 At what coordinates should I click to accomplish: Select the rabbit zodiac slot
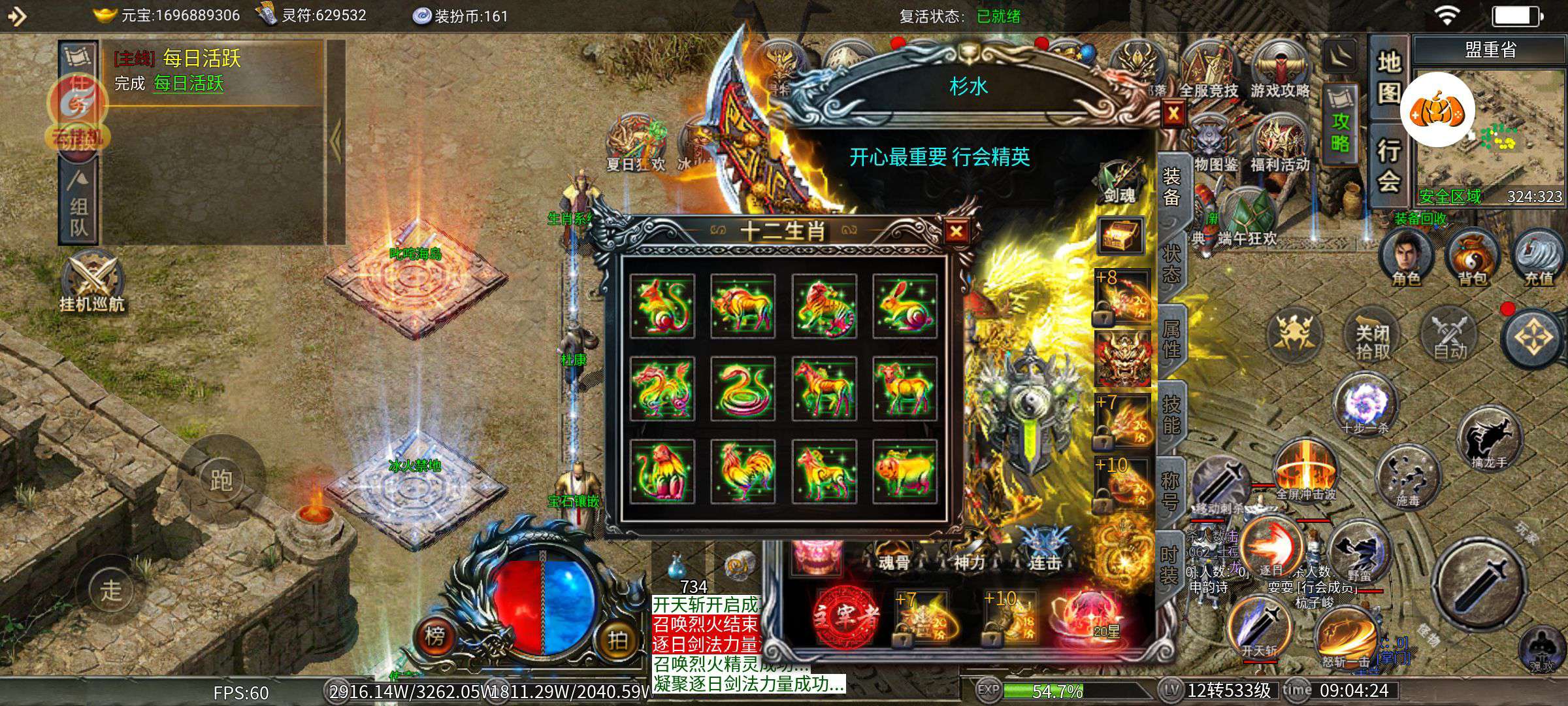pos(905,307)
